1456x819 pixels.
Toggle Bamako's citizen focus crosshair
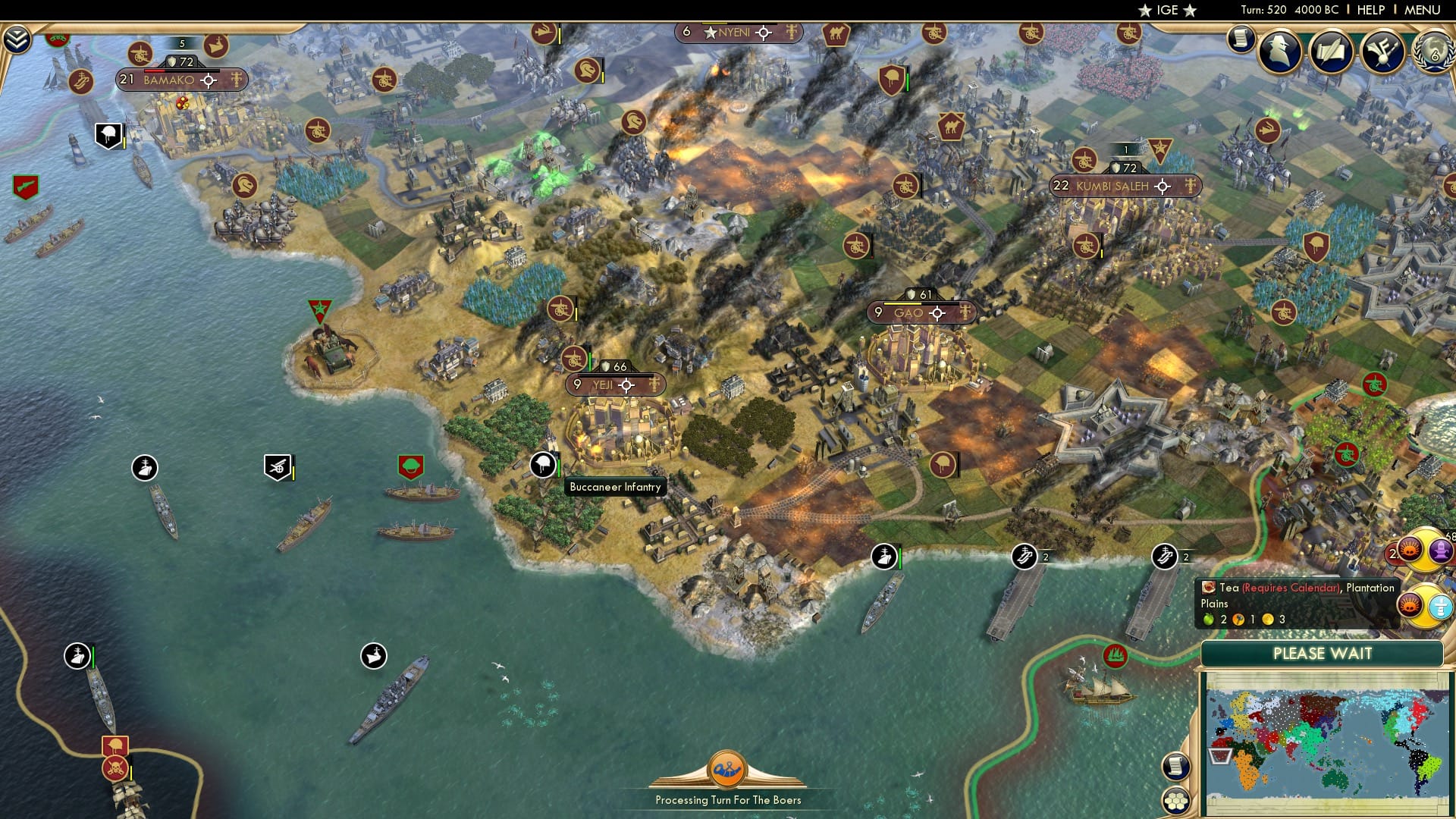pyautogui.click(x=209, y=80)
